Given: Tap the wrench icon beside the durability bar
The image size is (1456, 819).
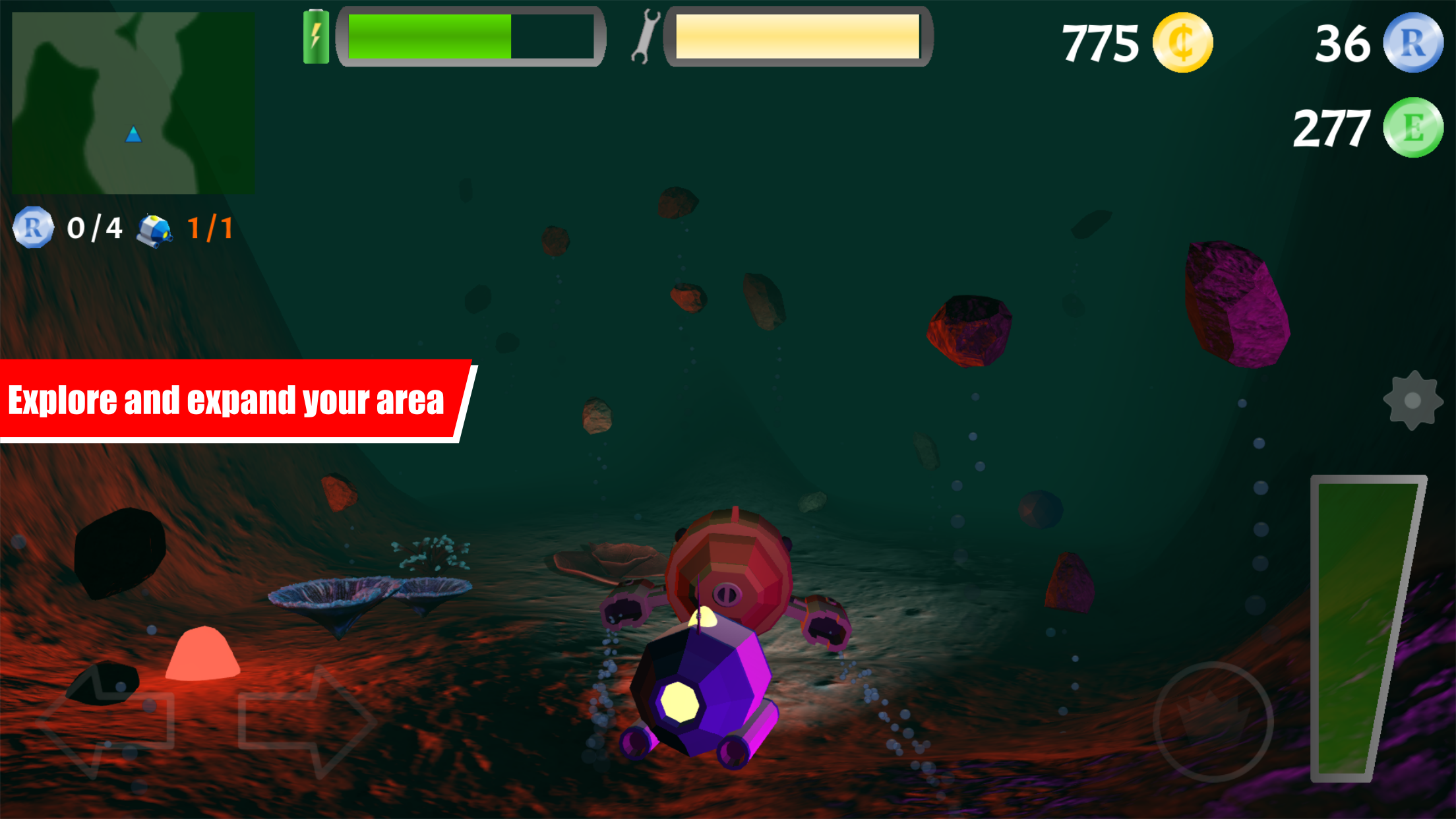Looking at the screenshot, I should point(647,36).
